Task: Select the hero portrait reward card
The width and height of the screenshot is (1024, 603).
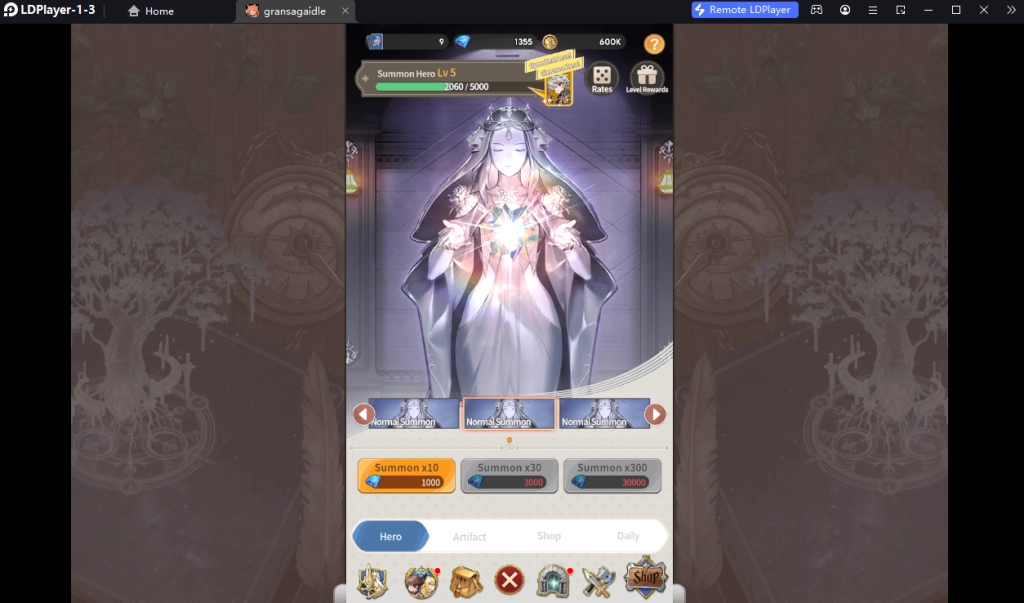Action: (x=555, y=87)
